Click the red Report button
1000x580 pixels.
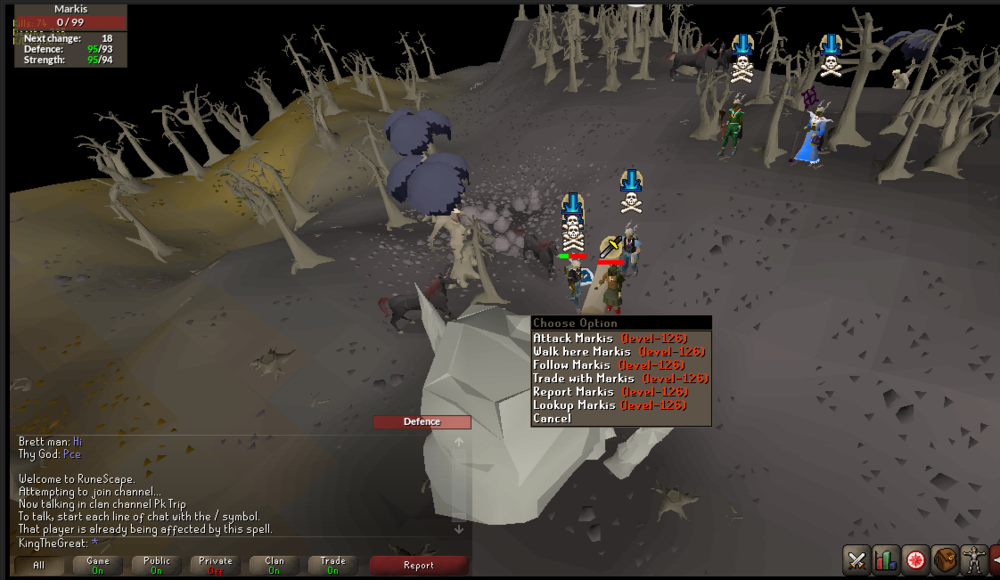point(418,565)
